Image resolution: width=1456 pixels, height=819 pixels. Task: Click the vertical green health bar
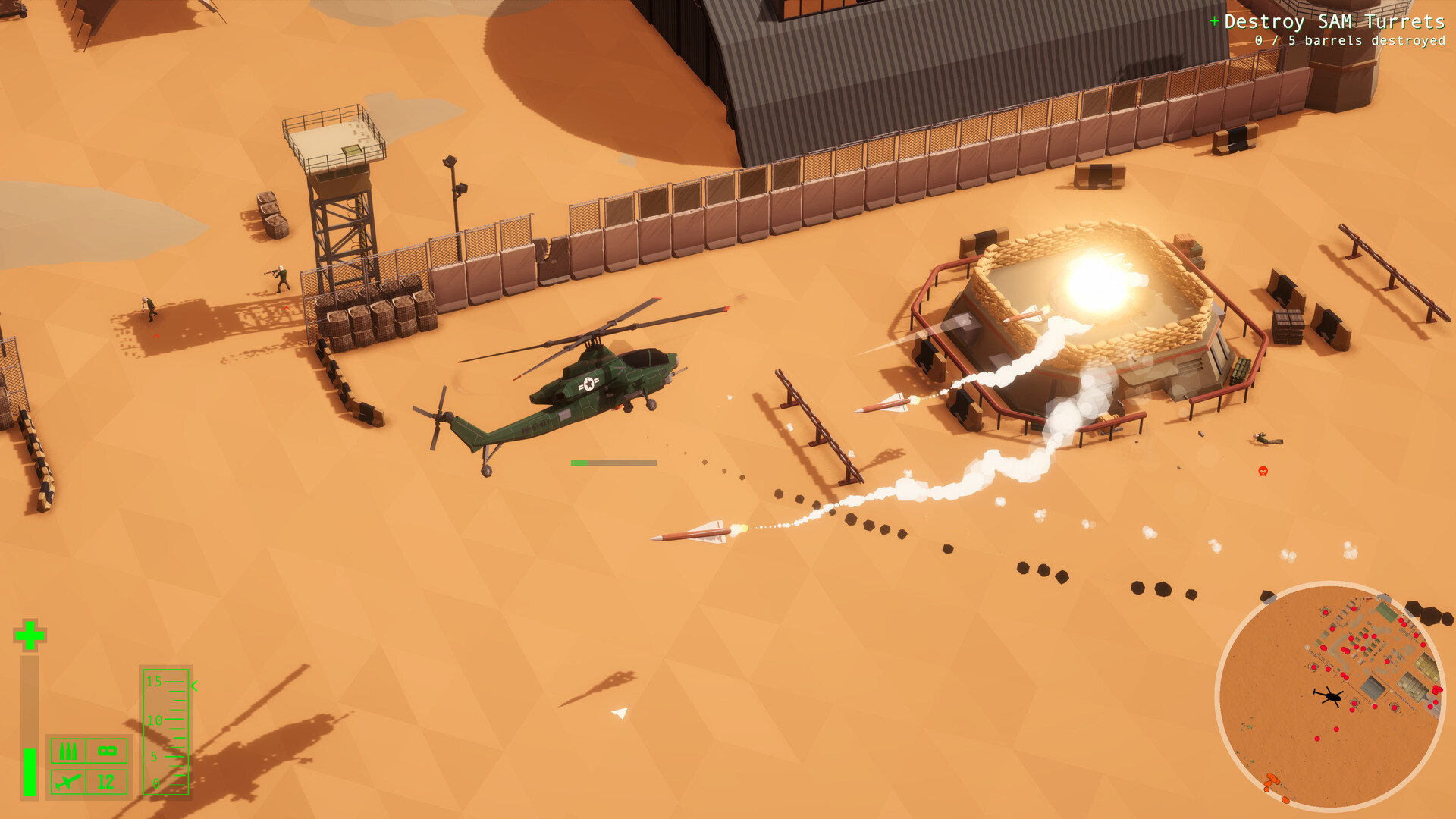pyautogui.click(x=29, y=770)
